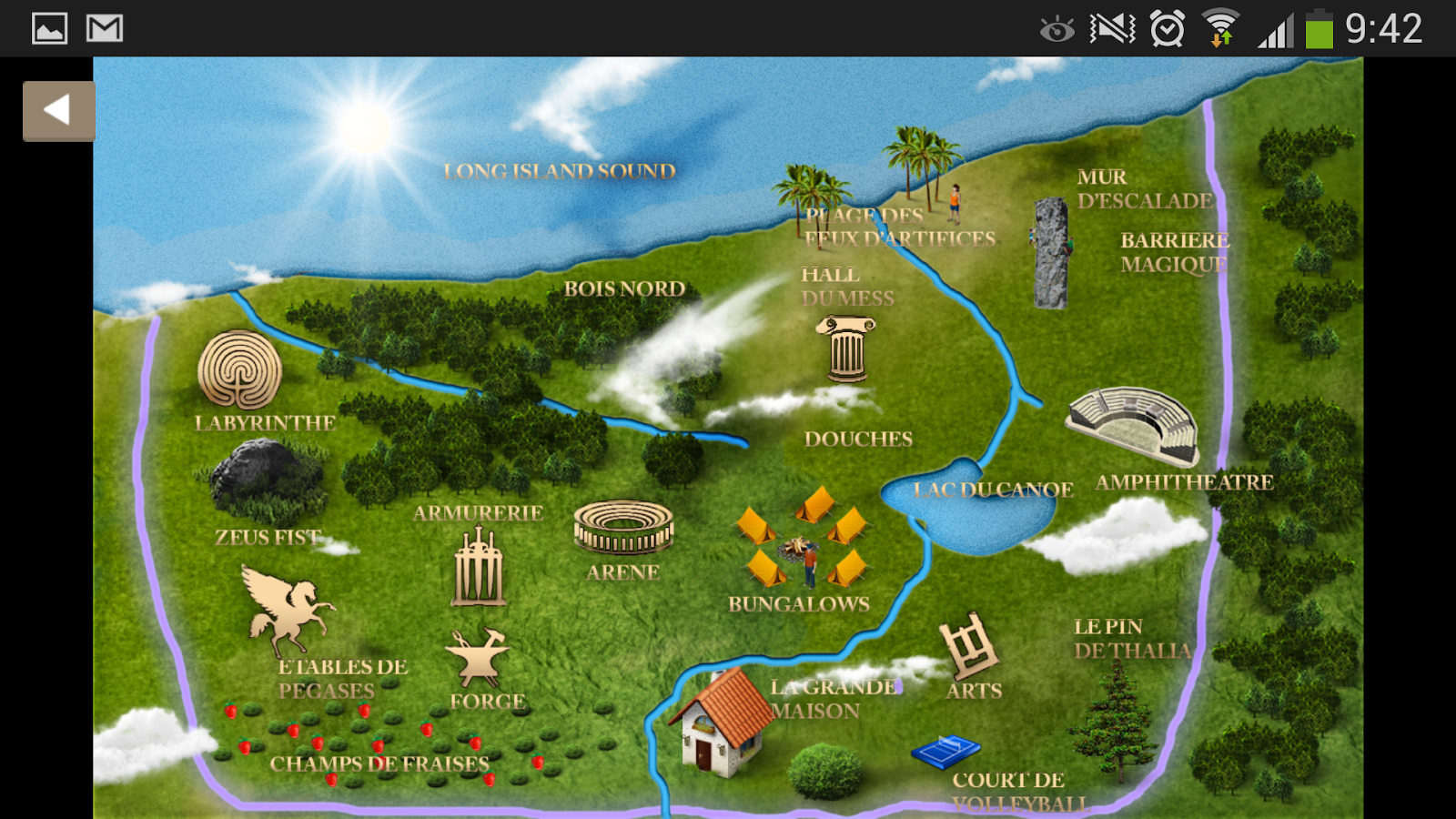Image resolution: width=1456 pixels, height=819 pixels.
Task: Open La Grande Maison house
Action: tap(723, 722)
